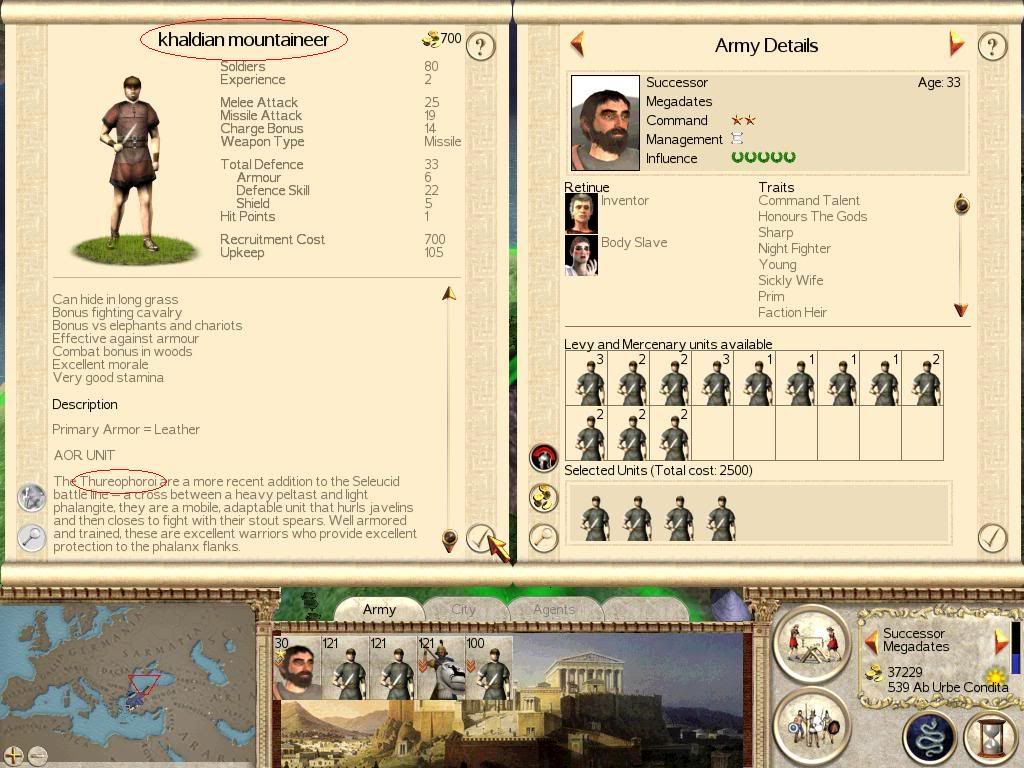The height and width of the screenshot is (768, 1024).
Task: Select the Inventor retinue portrait
Action: [581, 213]
